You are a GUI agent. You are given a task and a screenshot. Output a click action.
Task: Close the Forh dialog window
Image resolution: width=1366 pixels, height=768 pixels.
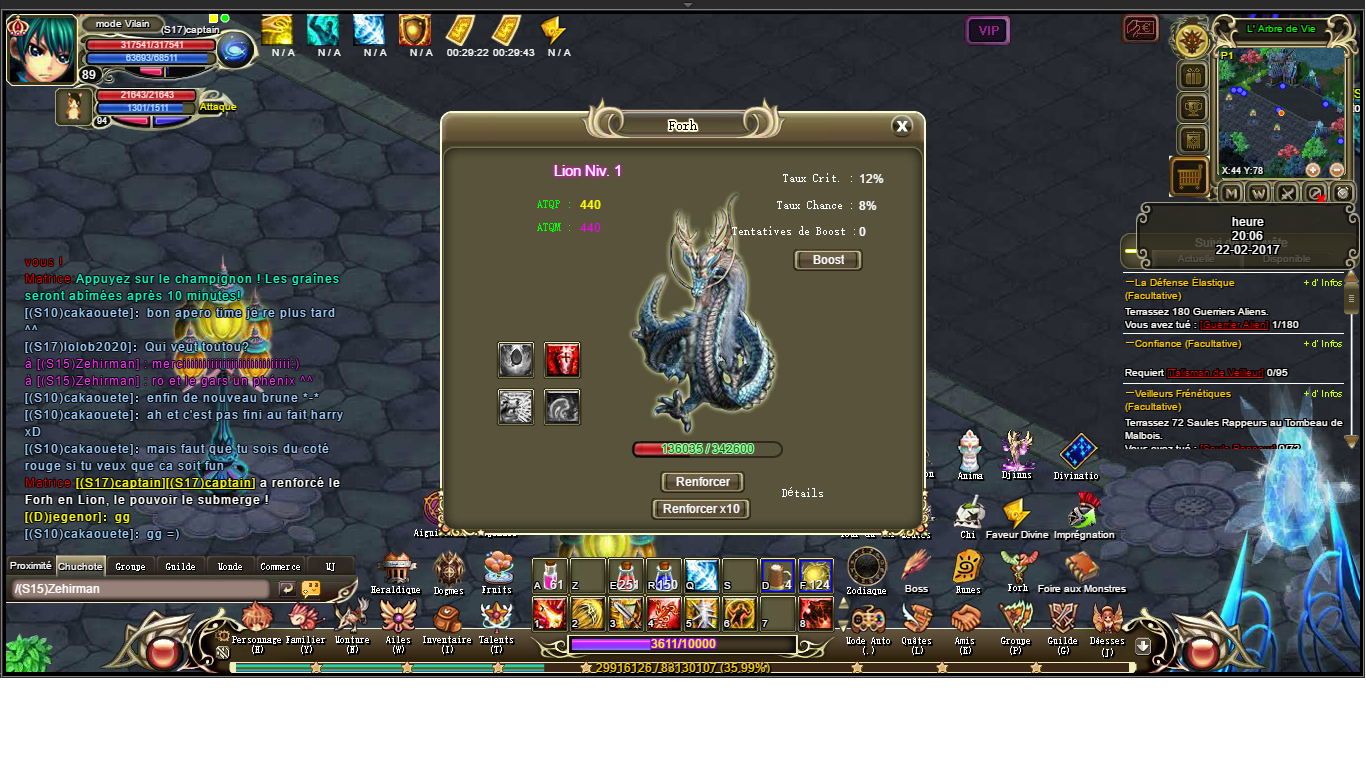click(901, 126)
